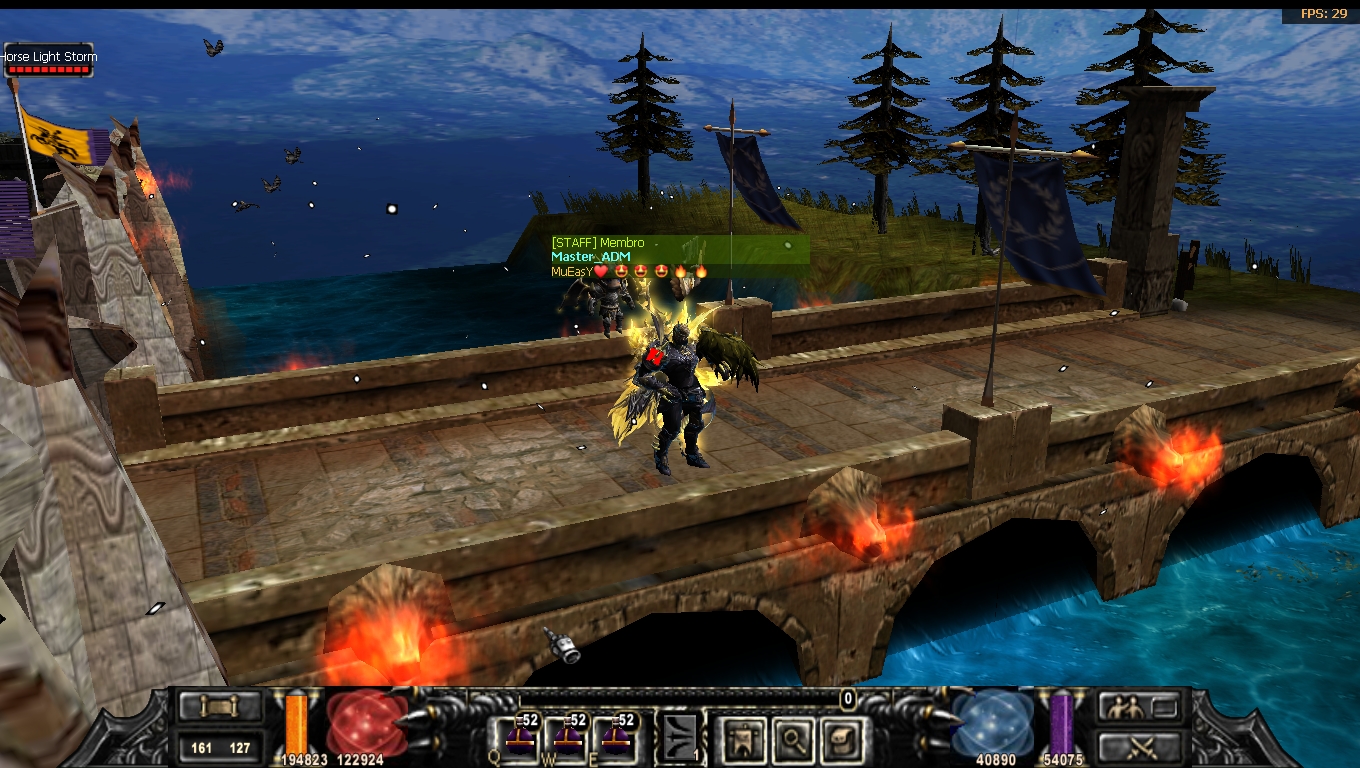Viewport: 1360px width, 768px height.
Task: Open the banner flag button
Action: (743, 739)
